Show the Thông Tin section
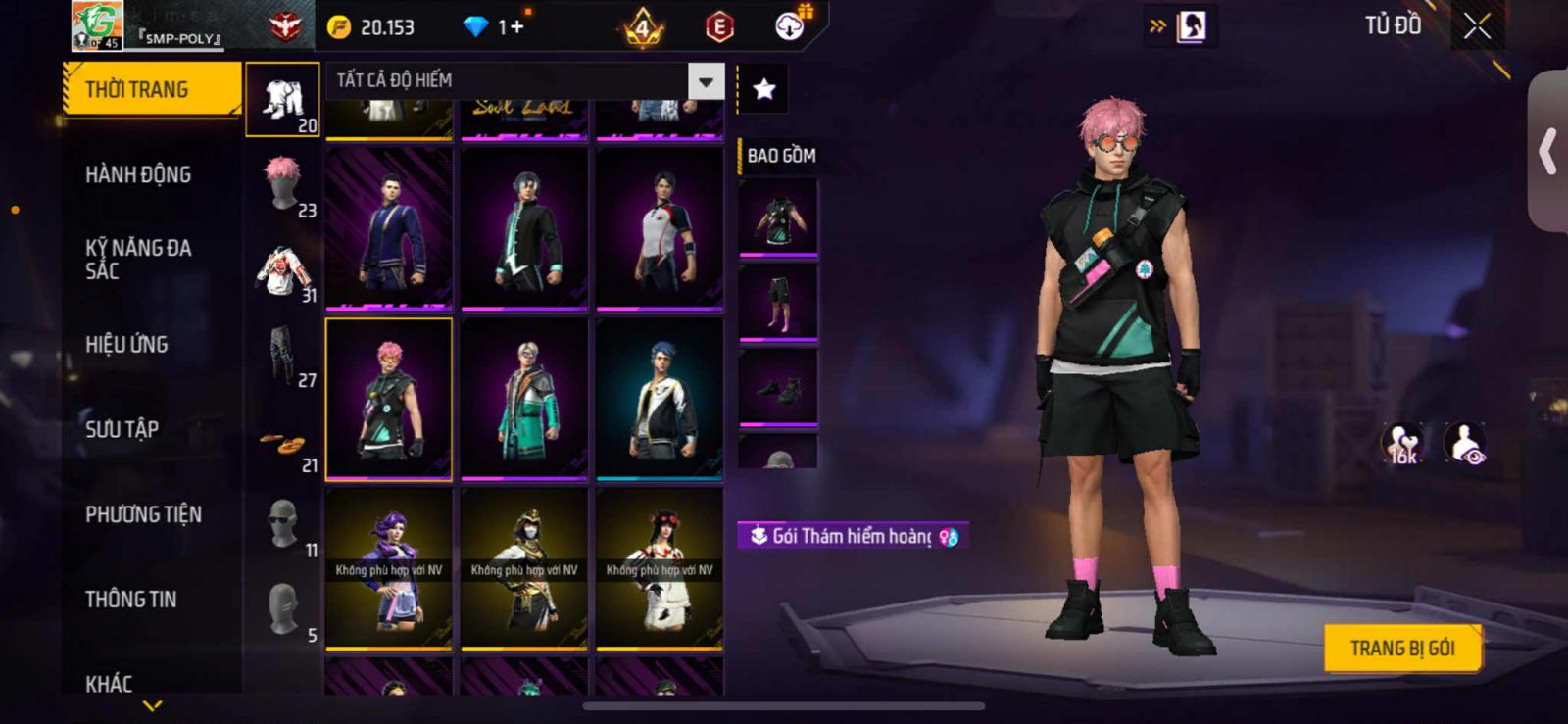1568x724 pixels. tap(131, 600)
